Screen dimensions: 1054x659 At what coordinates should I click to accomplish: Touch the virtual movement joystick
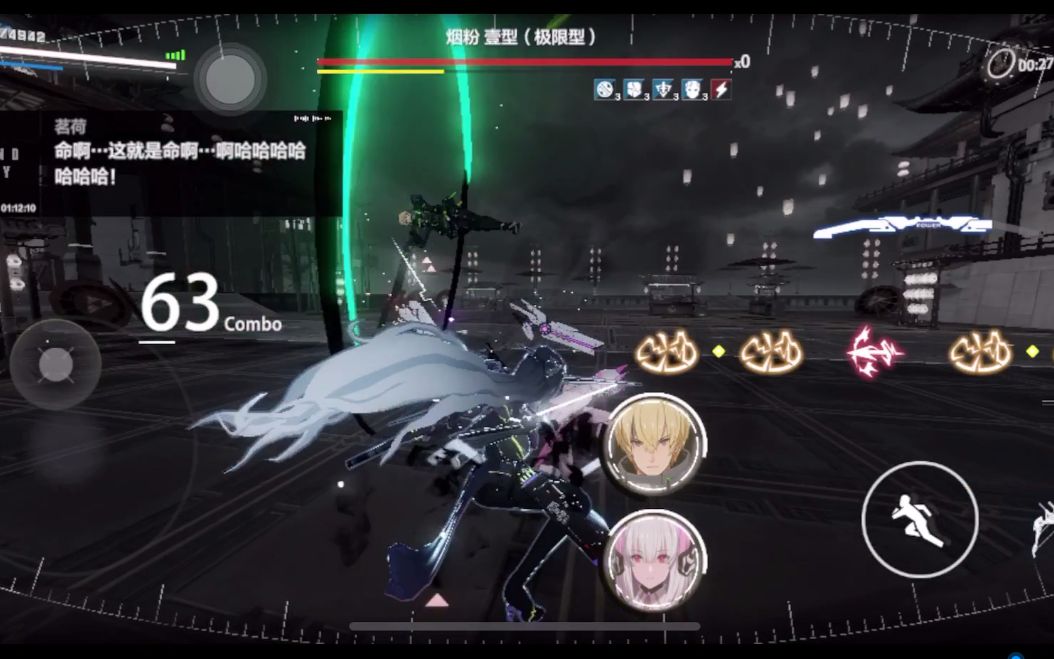click(x=55, y=364)
